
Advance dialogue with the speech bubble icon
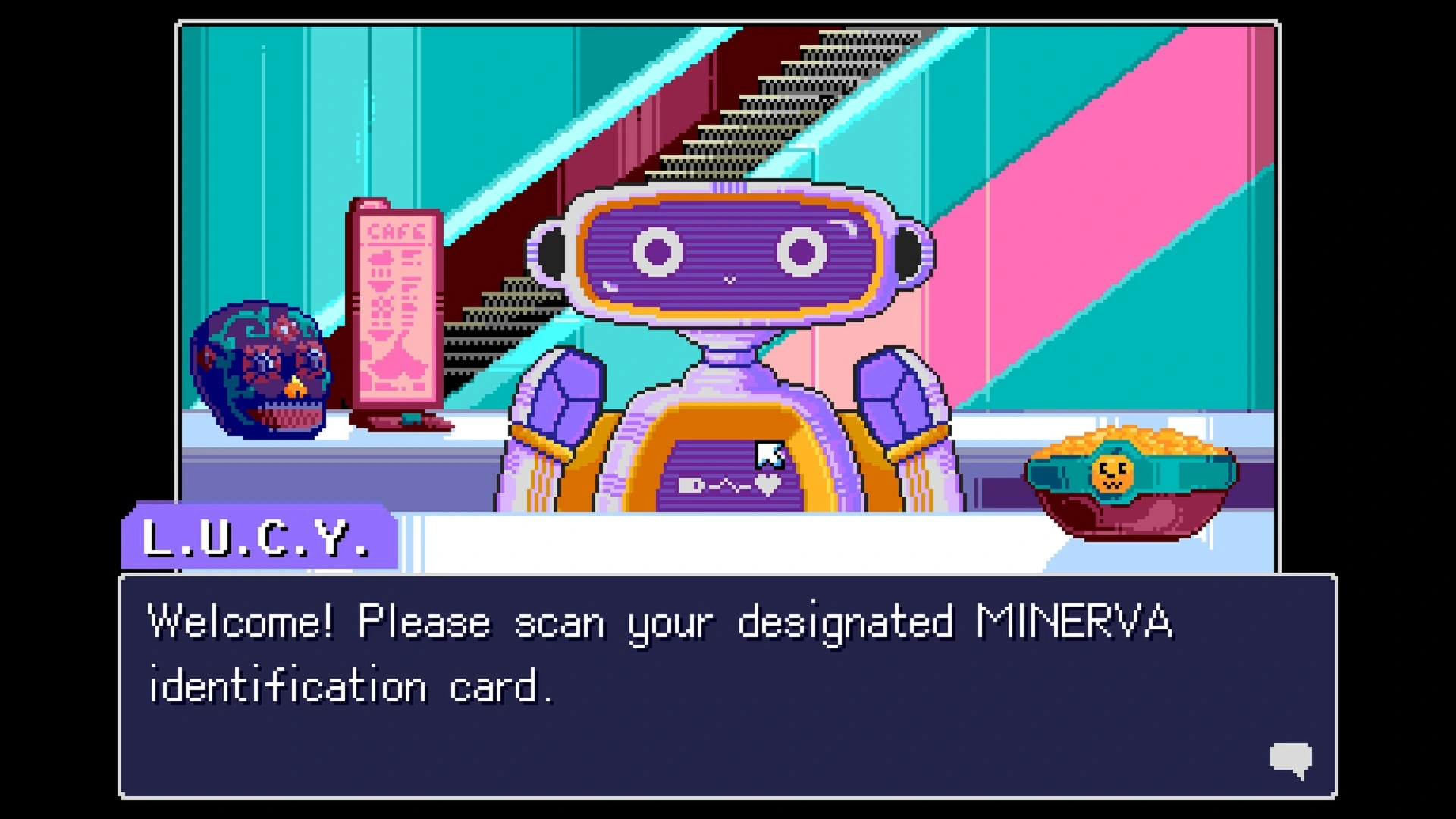[1291, 759]
